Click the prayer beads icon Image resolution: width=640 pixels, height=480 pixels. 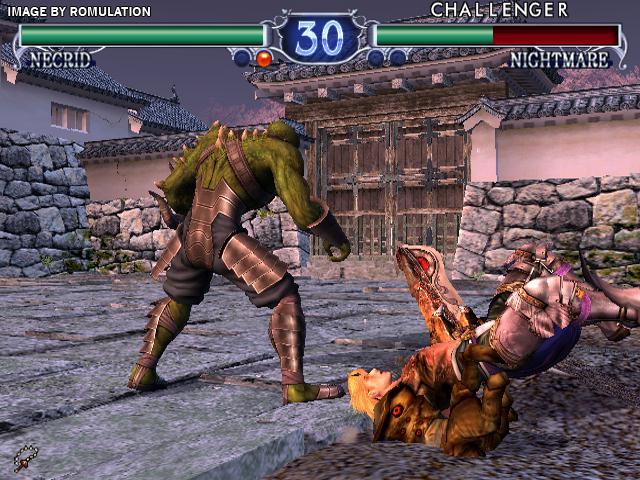(x=26, y=458)
